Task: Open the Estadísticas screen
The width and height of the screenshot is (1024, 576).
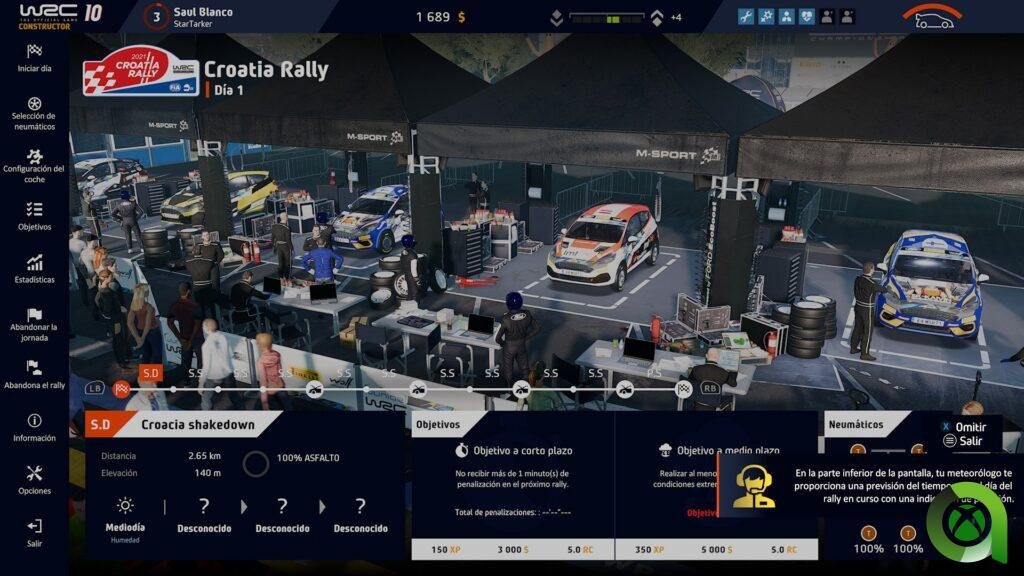Action: [x=34, y=270]
